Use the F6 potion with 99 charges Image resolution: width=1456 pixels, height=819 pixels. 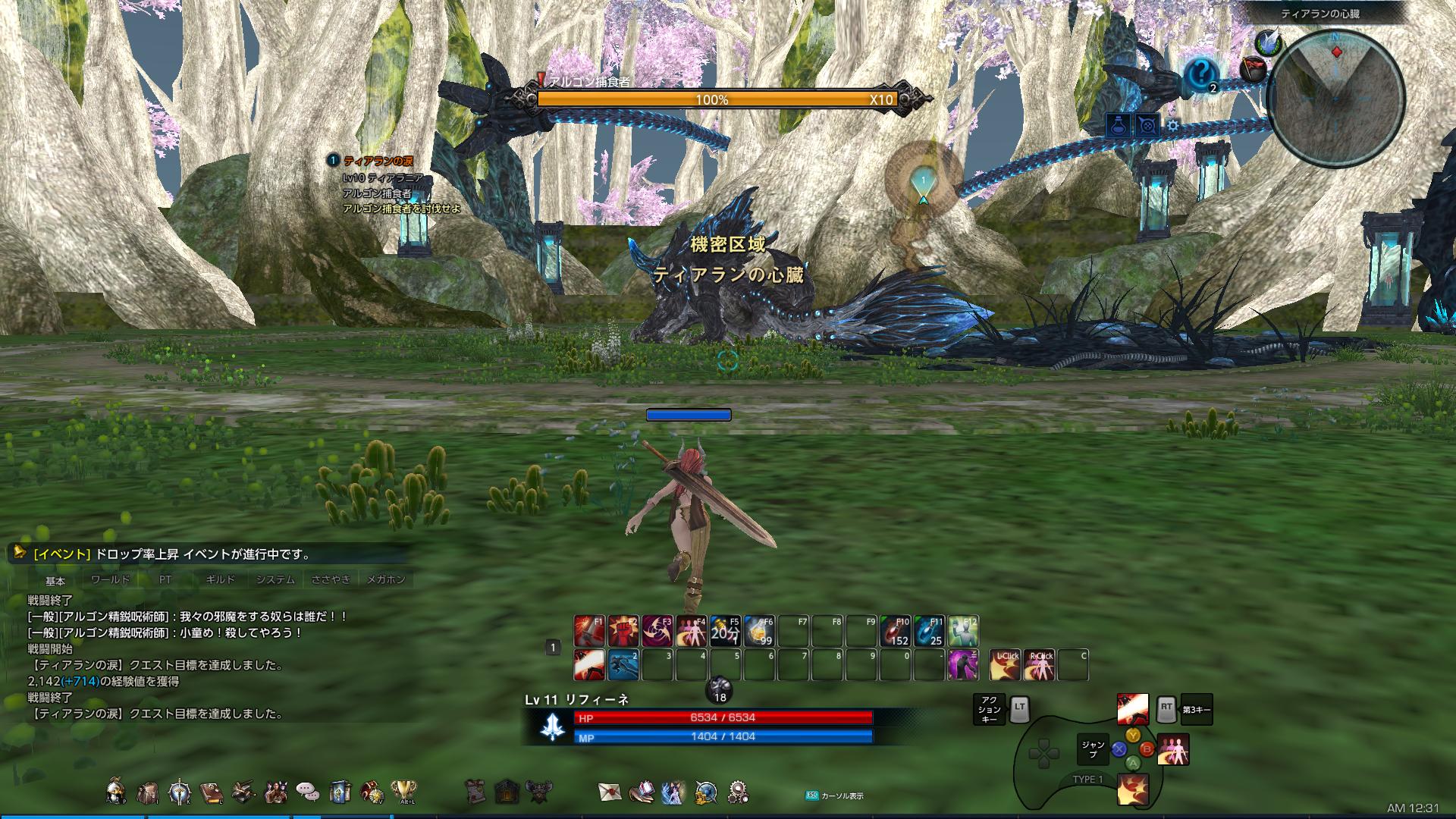[x=759, y=628]
